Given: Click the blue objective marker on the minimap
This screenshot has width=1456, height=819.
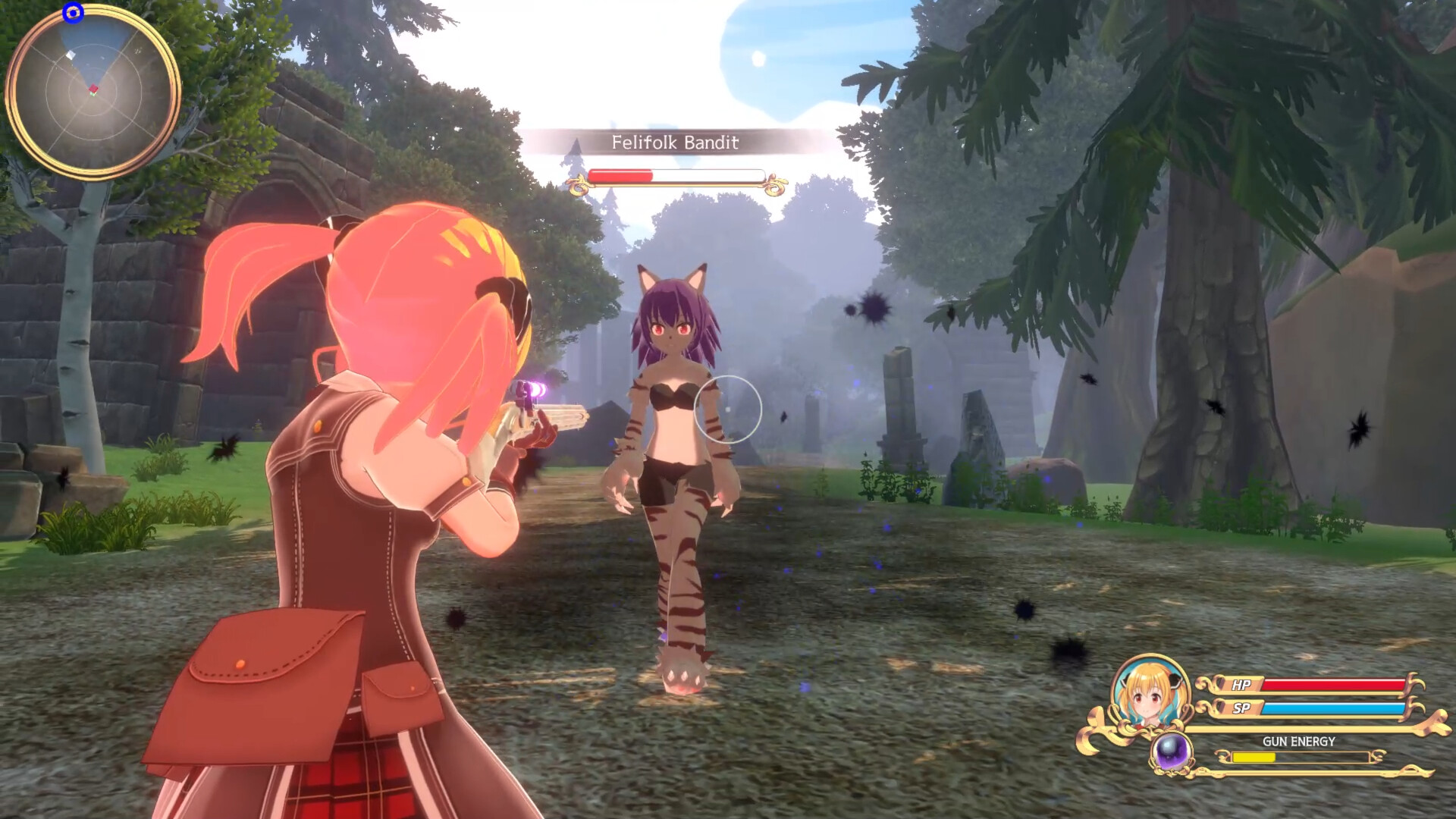Looking at the screenshot, I should tap(73, 14).
